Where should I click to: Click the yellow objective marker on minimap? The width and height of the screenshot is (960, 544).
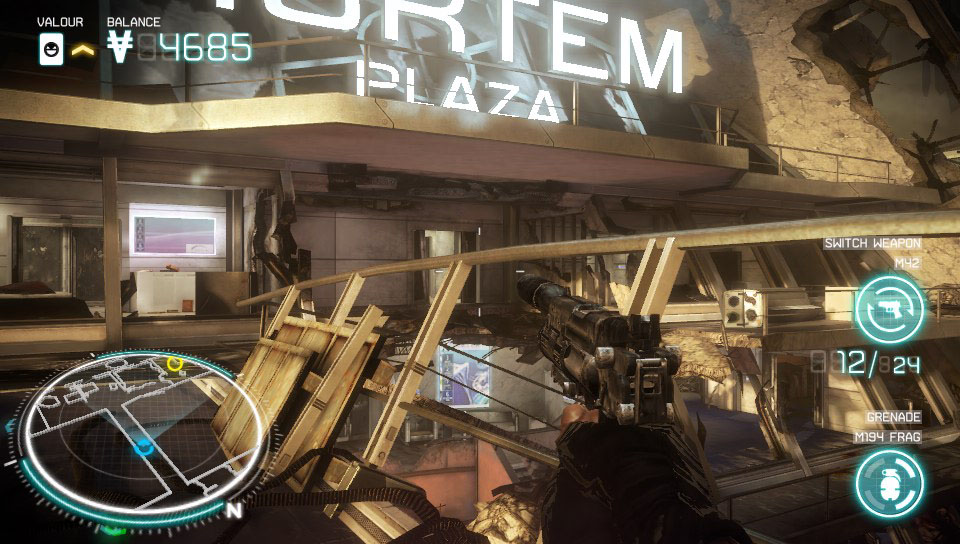(x=176, y=363)
